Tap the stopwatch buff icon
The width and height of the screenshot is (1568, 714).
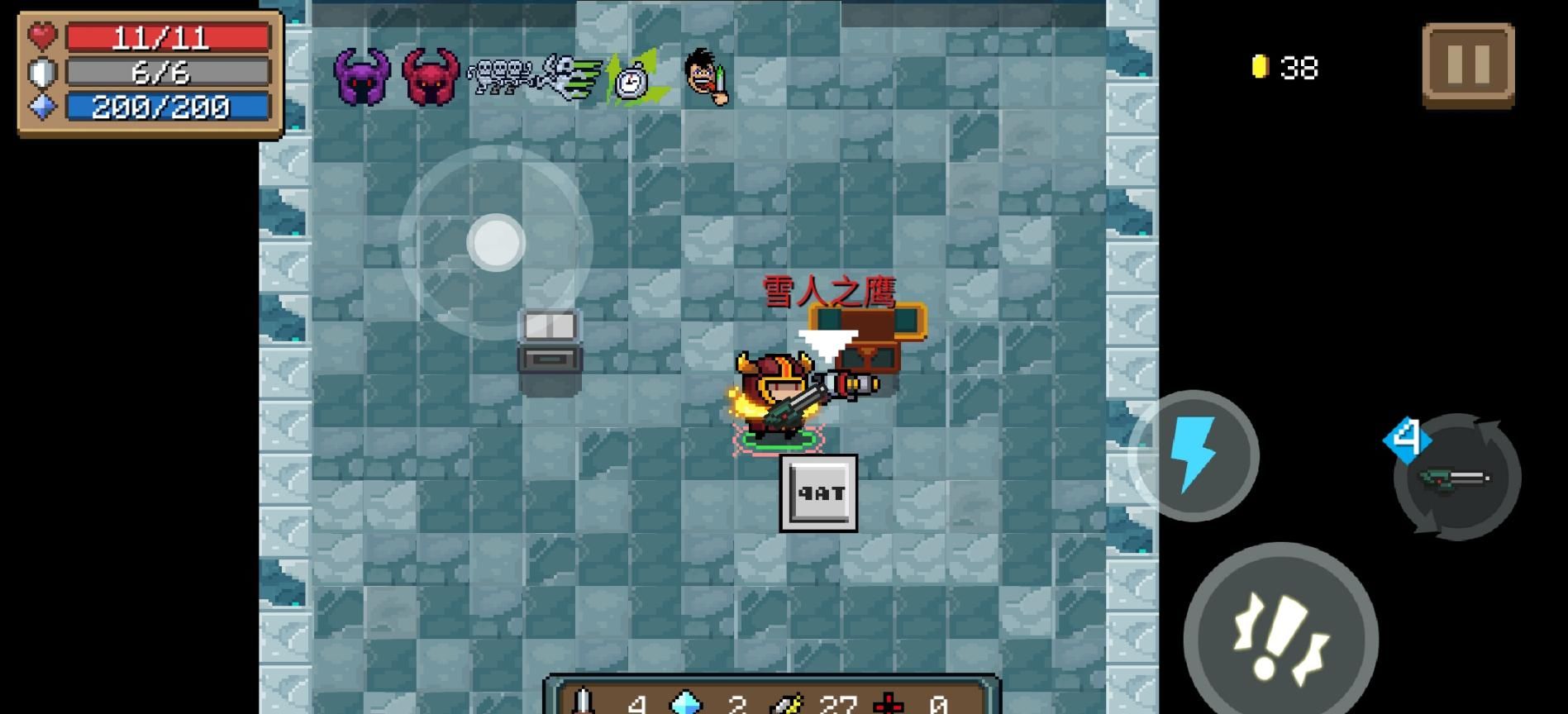pyautogui.click(x=633, y=79)
